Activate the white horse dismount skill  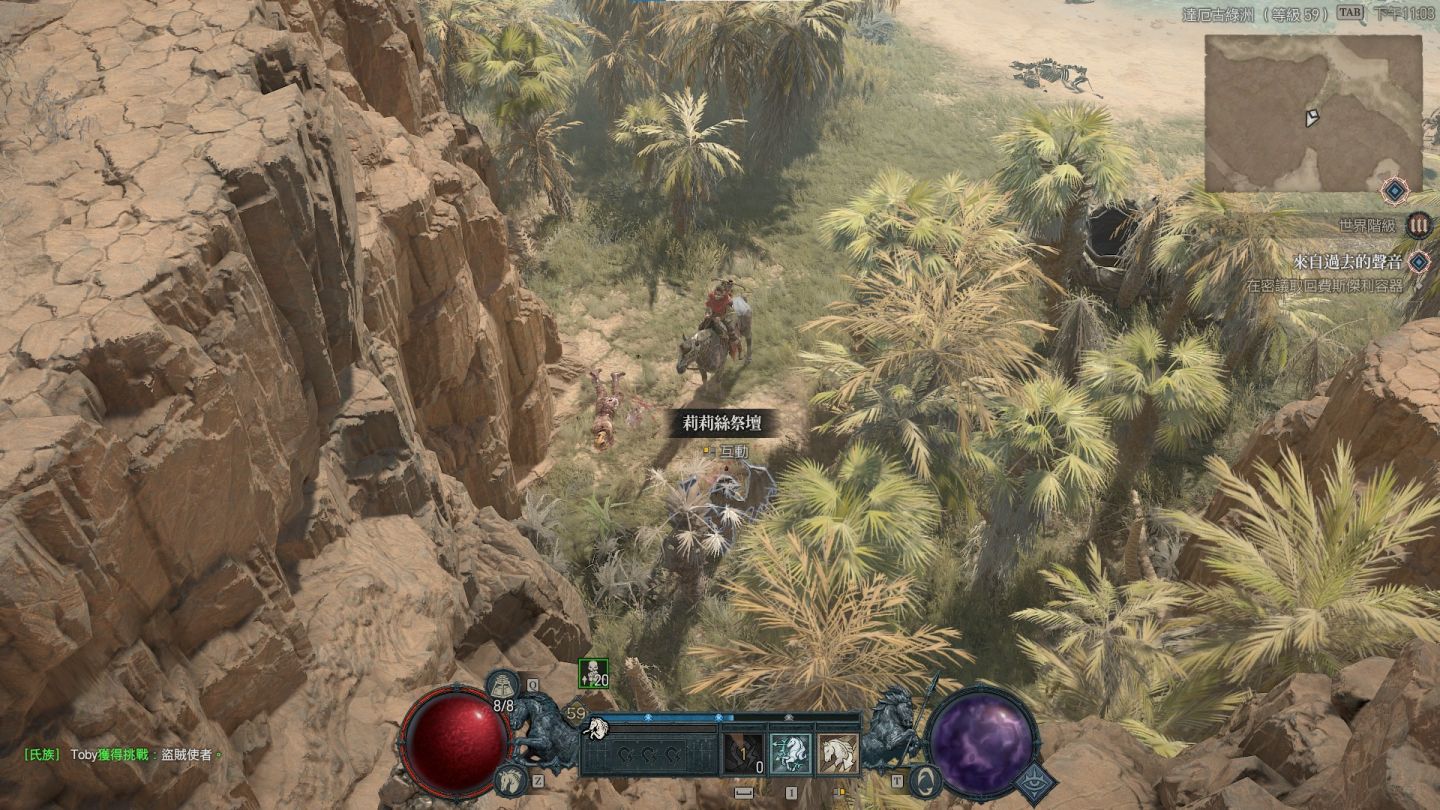[838, 754]
